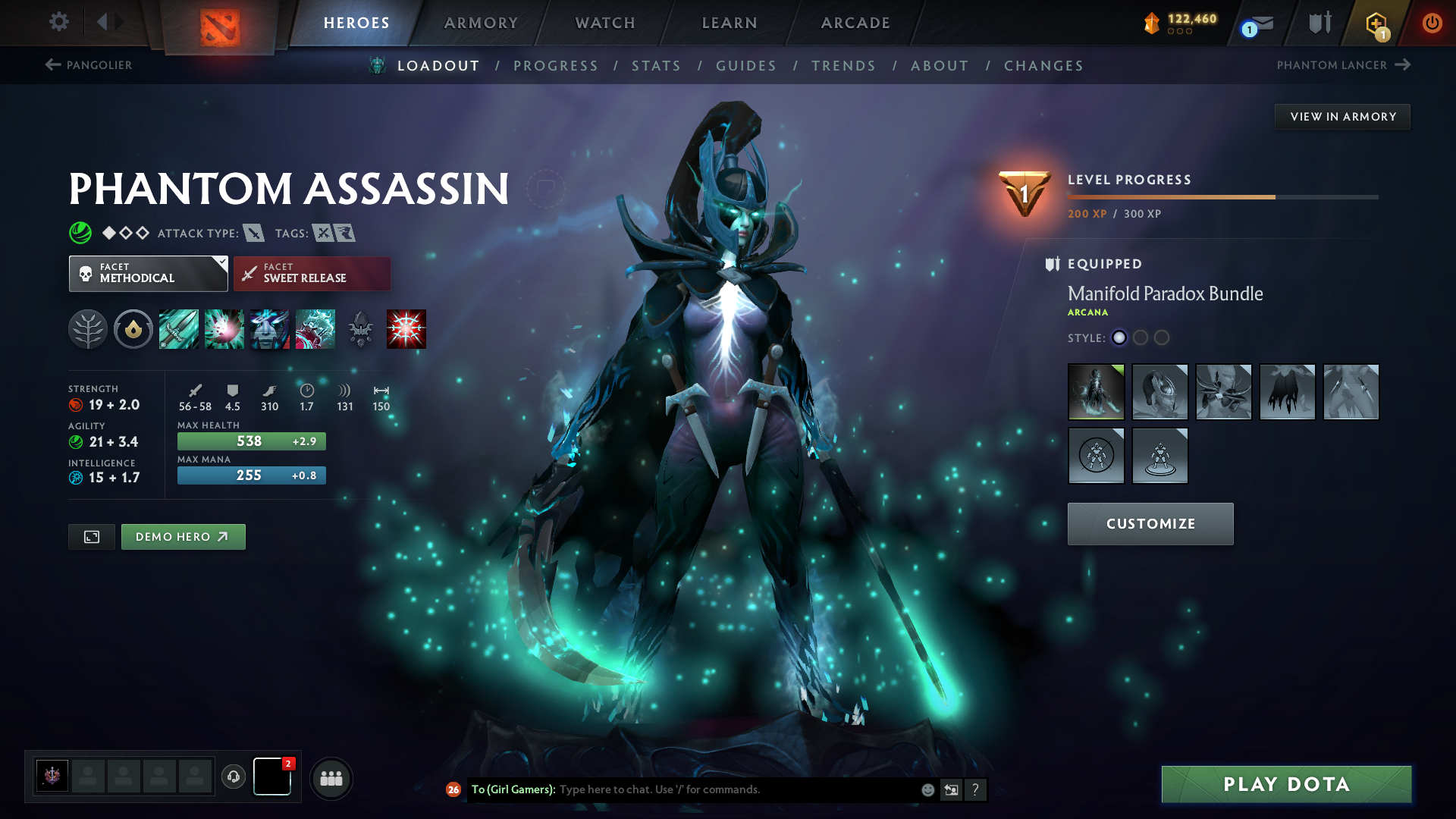Screen dimensions: 1456x819
Task: Select the third style radio button
Action: click(x=1162, y=338)
